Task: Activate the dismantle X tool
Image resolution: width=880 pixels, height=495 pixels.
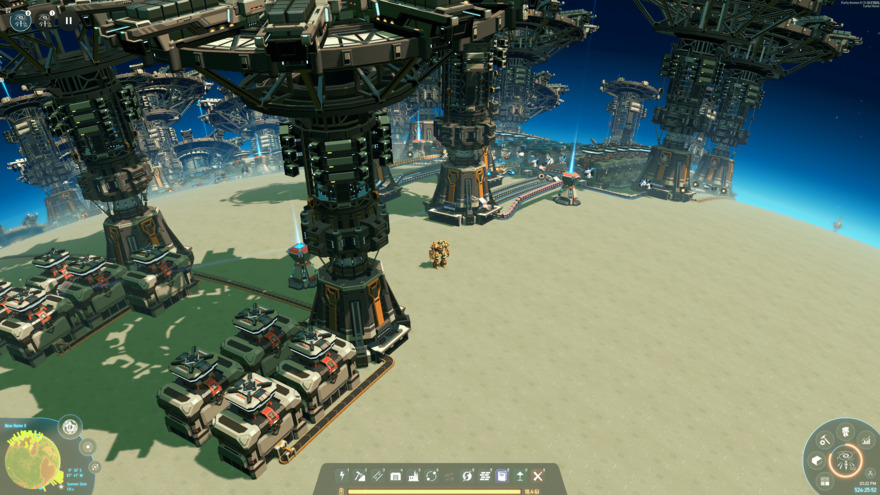Action: coord(538,476)
